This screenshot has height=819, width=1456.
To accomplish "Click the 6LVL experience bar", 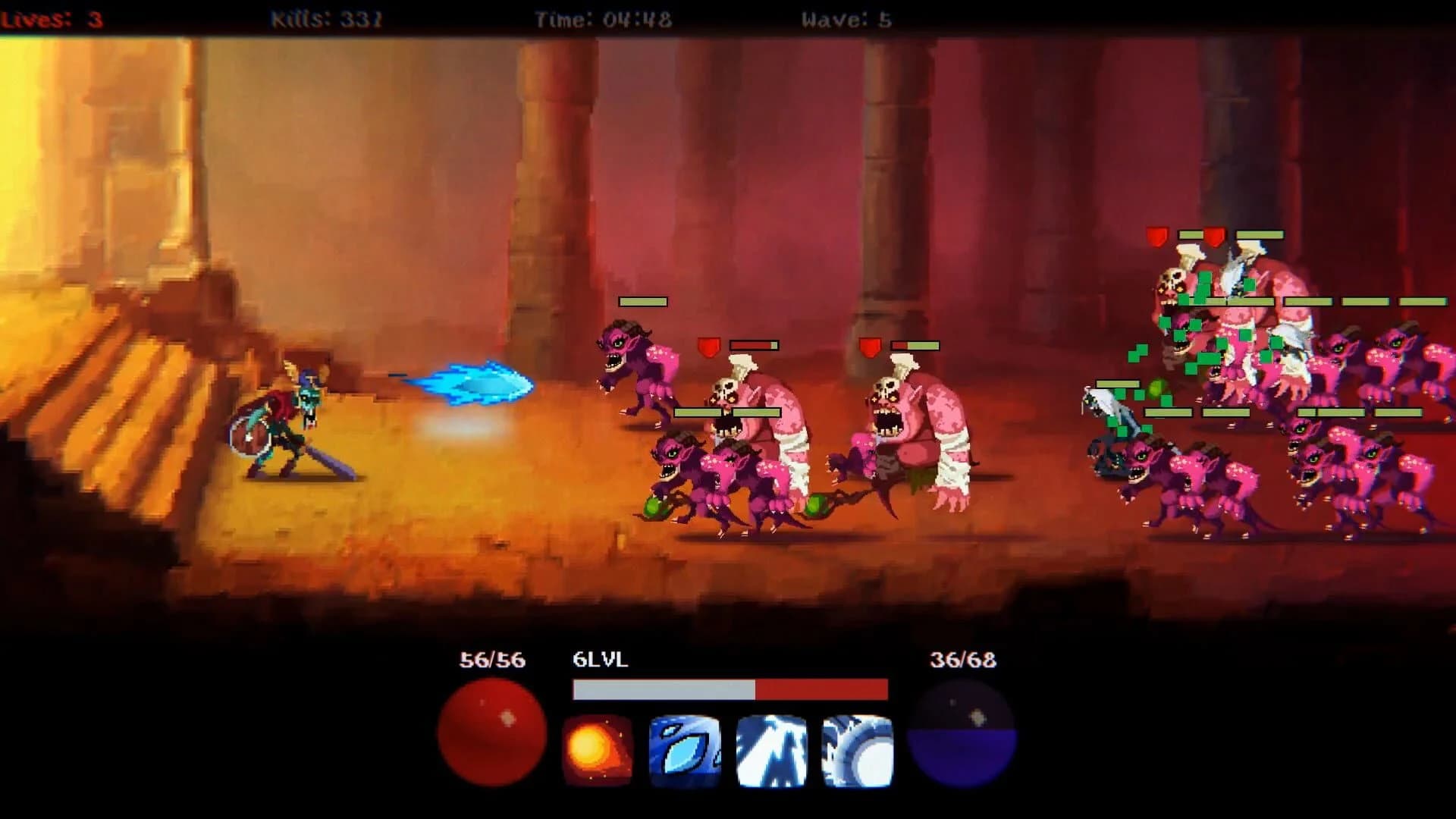I will coord(728,692).
